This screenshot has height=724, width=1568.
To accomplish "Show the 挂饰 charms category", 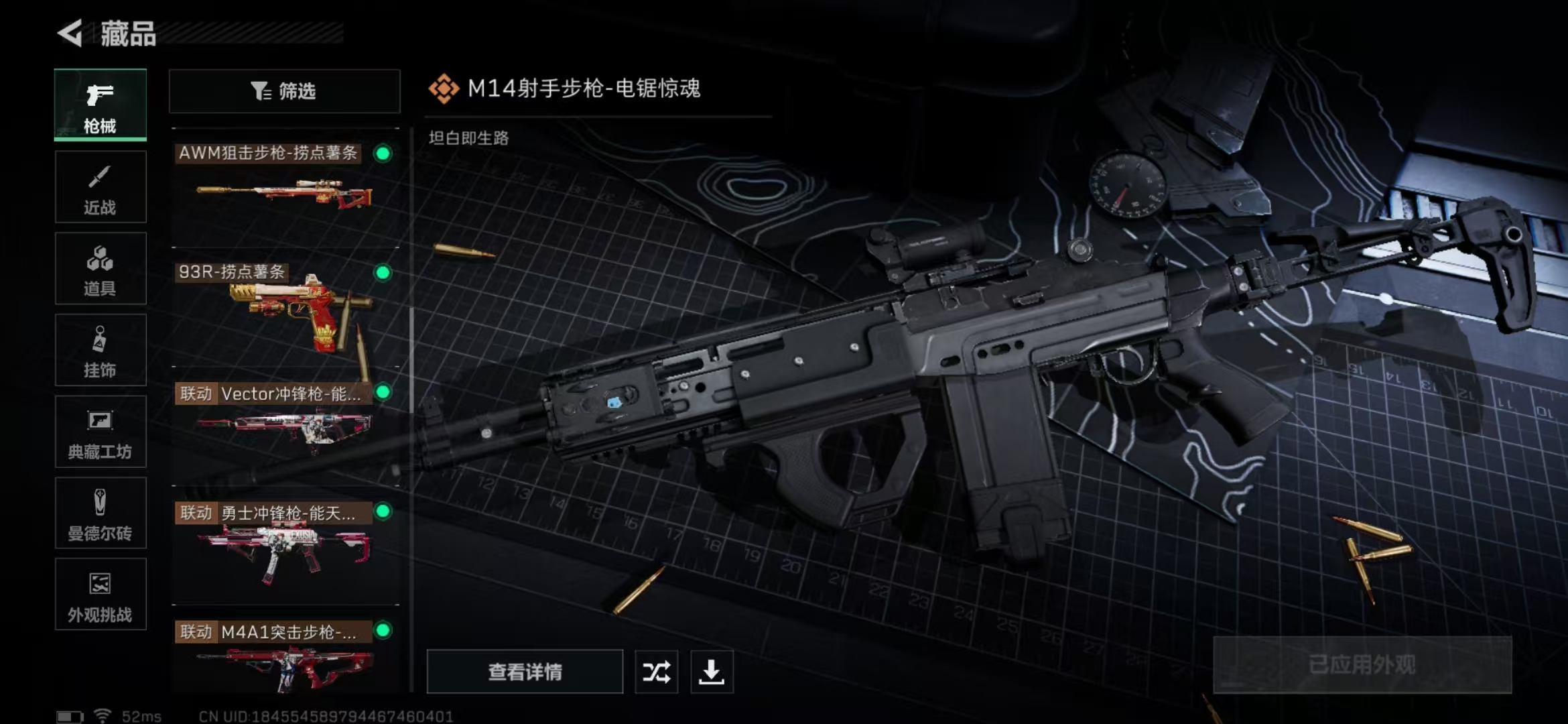I will [101, 351].
